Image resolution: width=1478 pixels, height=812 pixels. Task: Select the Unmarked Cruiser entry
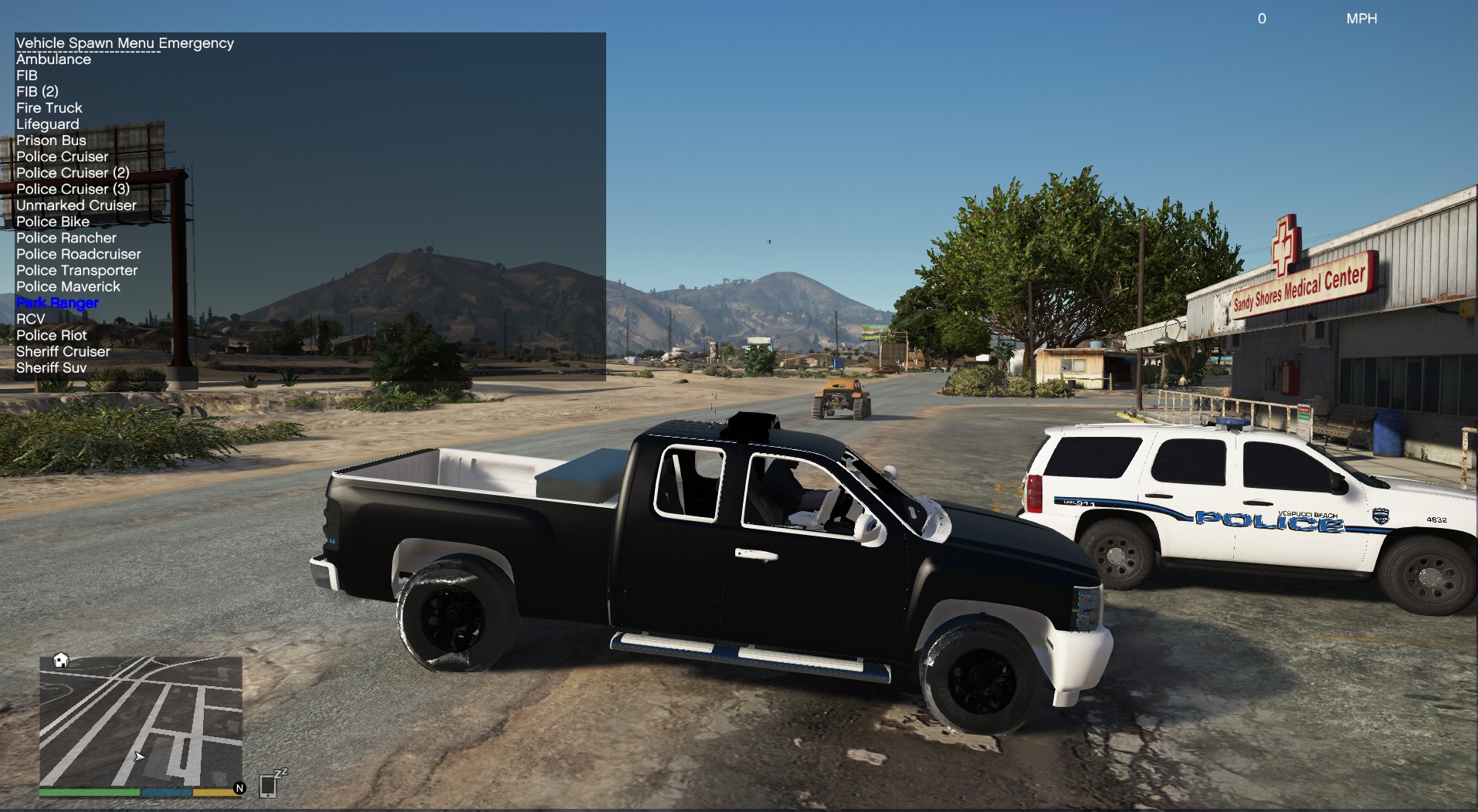(x=76, y=205)
